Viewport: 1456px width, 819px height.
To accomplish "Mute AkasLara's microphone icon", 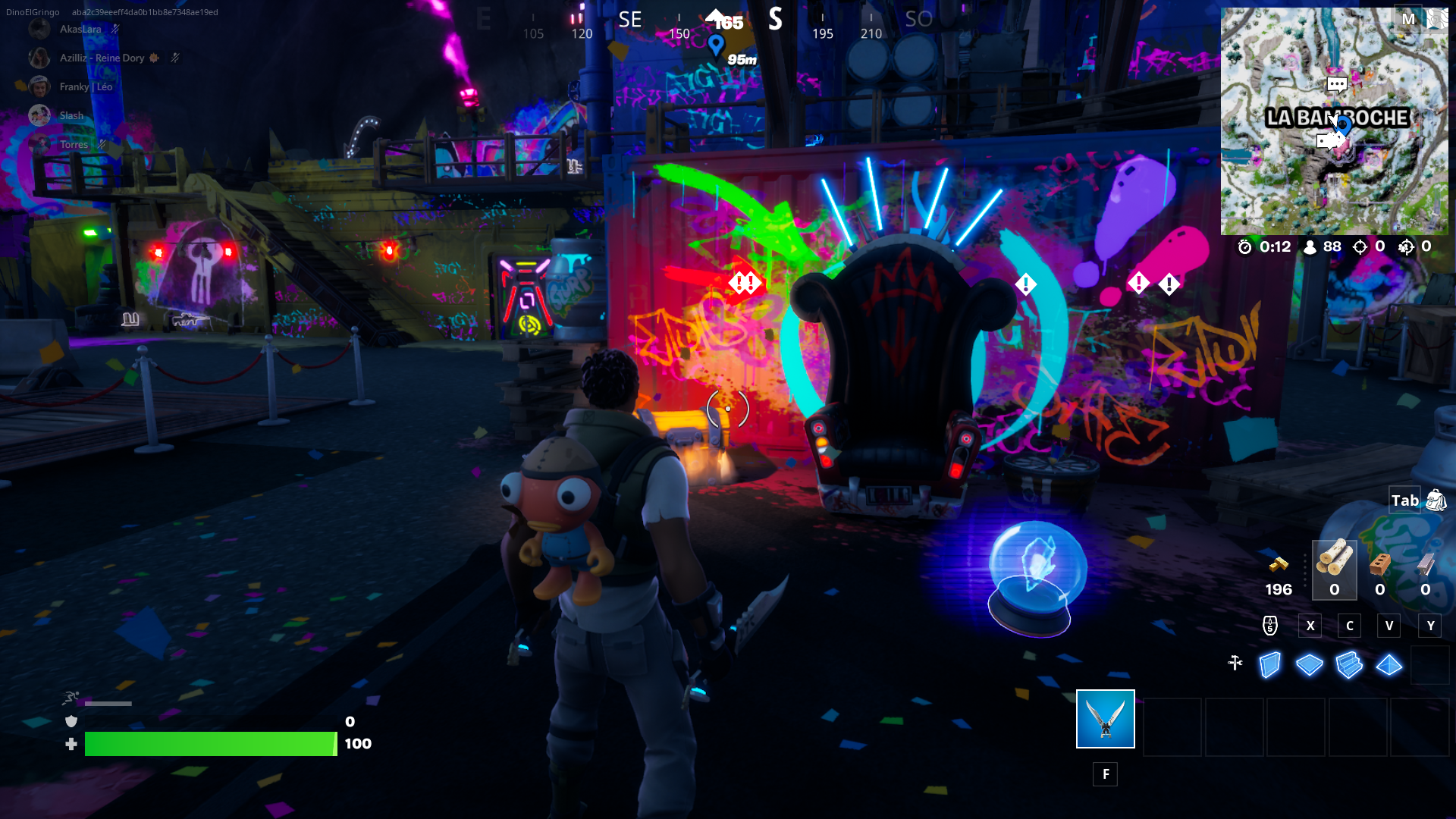I will pyautogui.click(x=115, y=29).
